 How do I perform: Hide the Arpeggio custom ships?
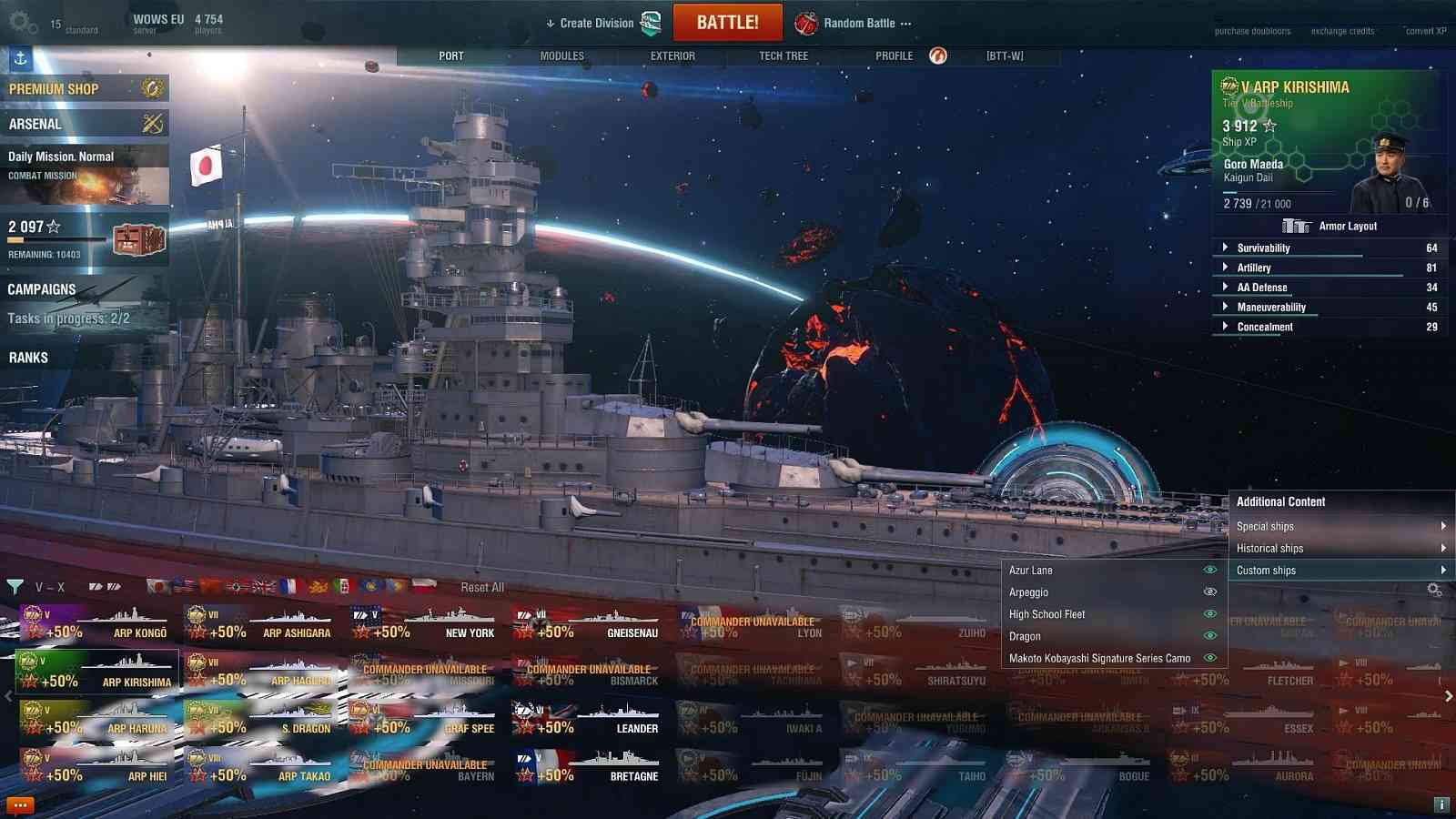click(1209, 591)
